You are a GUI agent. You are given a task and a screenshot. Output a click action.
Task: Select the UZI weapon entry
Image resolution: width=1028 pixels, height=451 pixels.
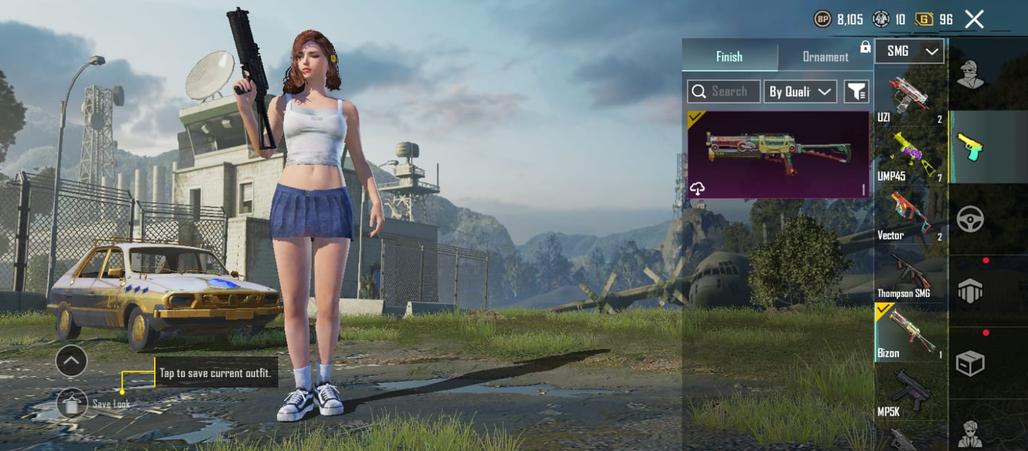pos(909,99)
